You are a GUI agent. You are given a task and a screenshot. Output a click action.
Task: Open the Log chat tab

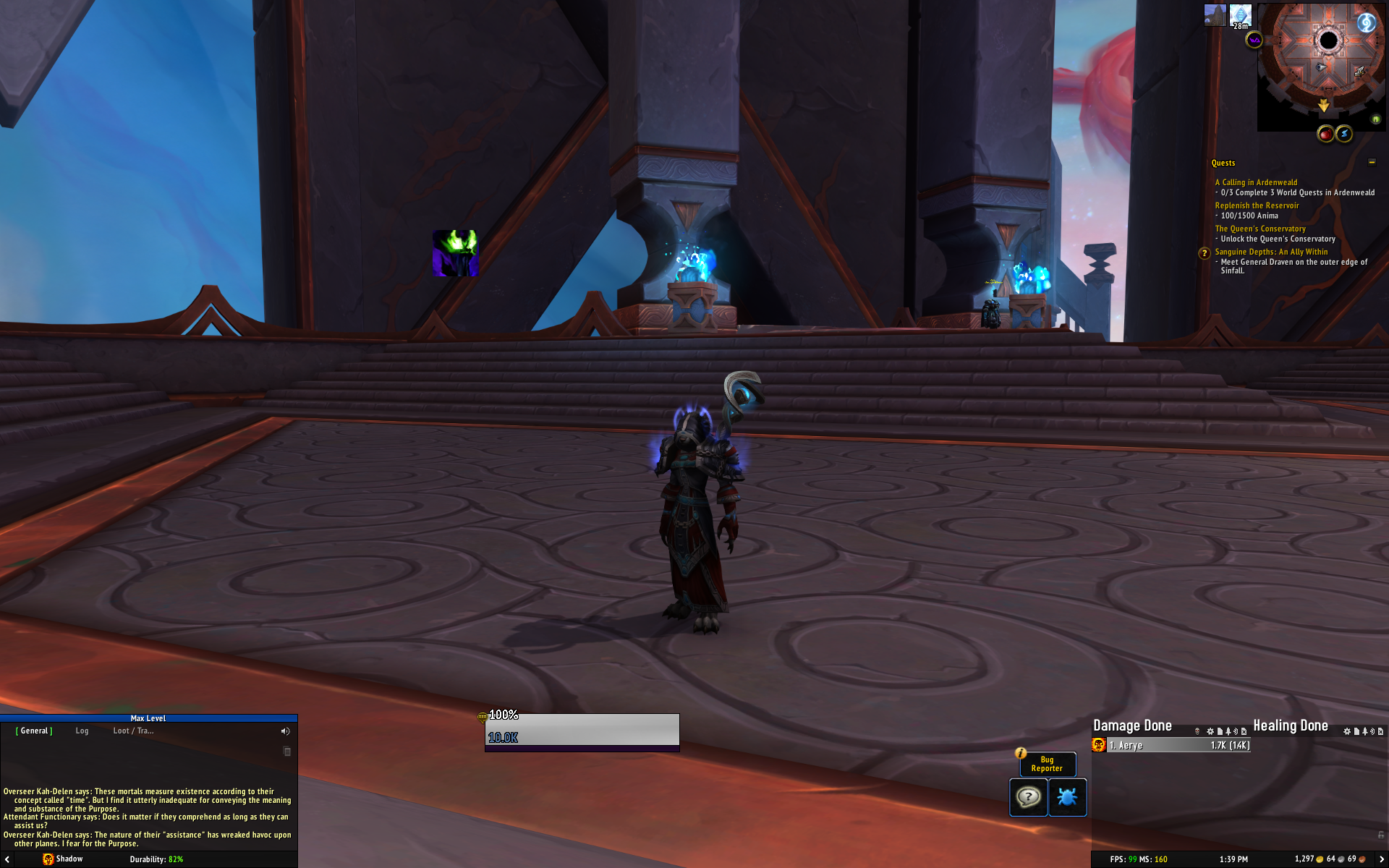click(x=82, y=731)
